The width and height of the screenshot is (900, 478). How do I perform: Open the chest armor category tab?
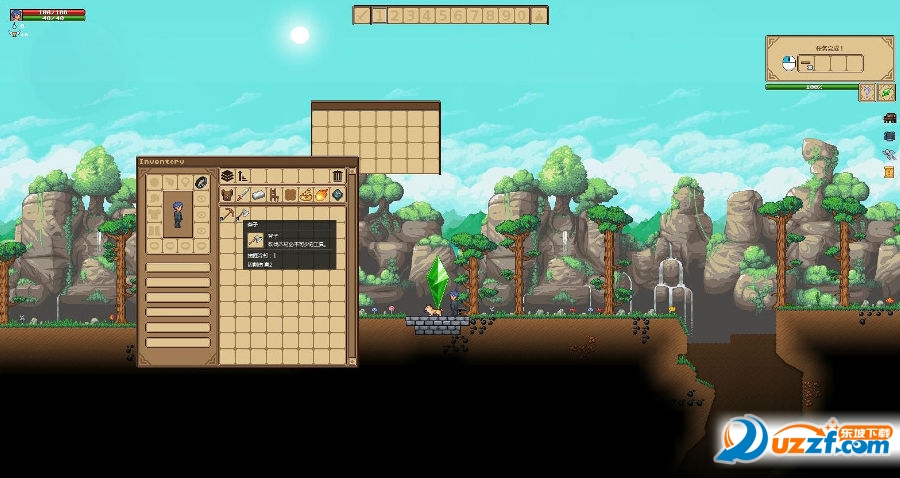tap(228, 195)
